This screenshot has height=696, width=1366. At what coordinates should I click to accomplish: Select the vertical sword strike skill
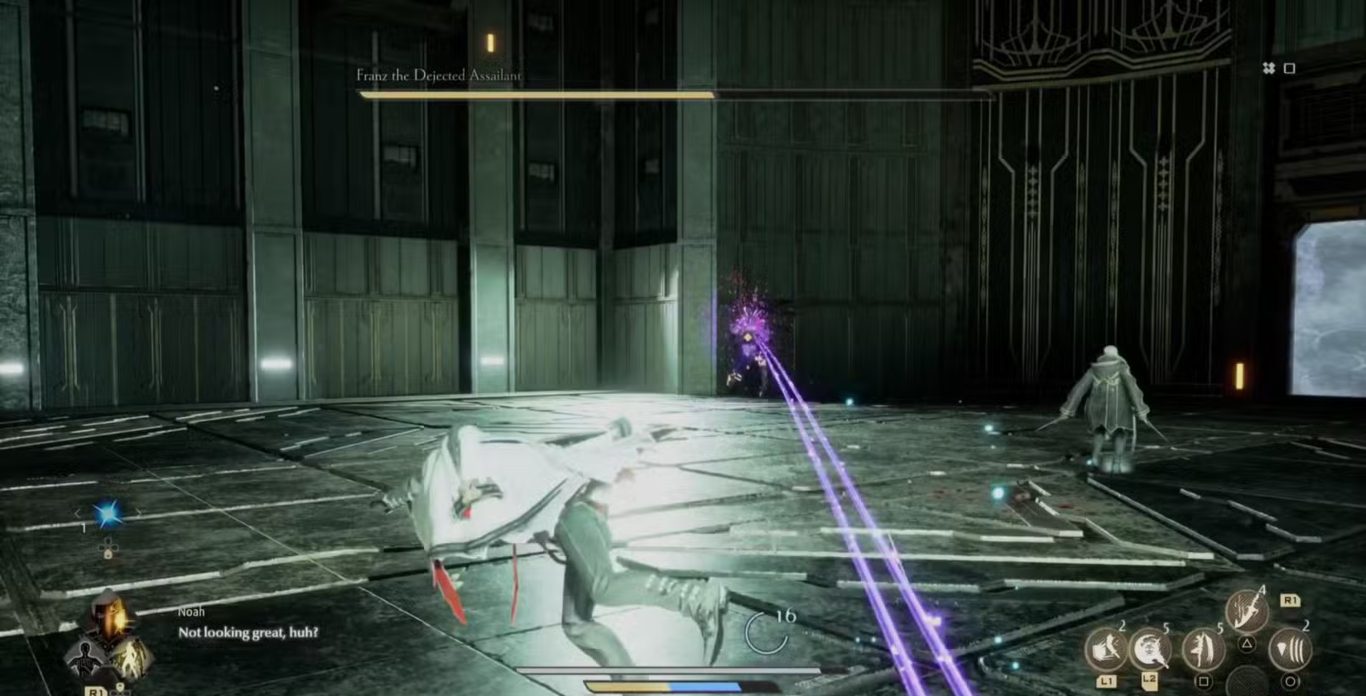click(1203, 650)
